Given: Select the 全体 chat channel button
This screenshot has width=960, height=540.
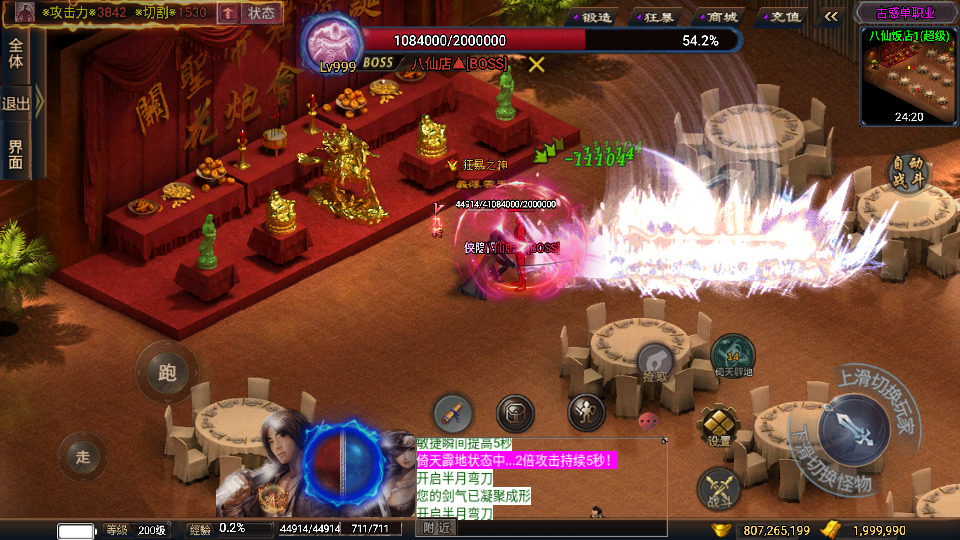Looking at the screenshot, I should coord(16,55).
